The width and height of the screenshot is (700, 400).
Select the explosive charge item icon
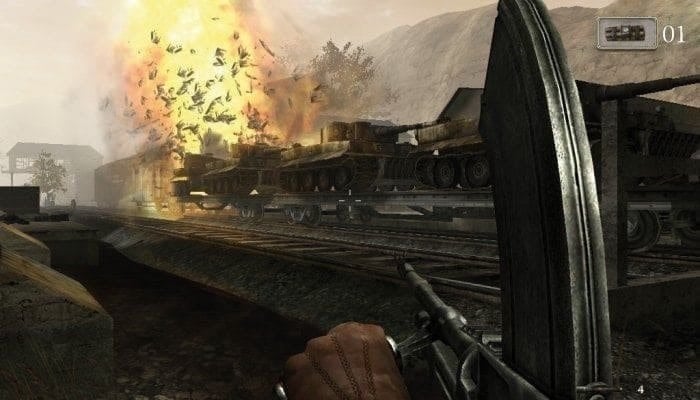click(627, 33)
